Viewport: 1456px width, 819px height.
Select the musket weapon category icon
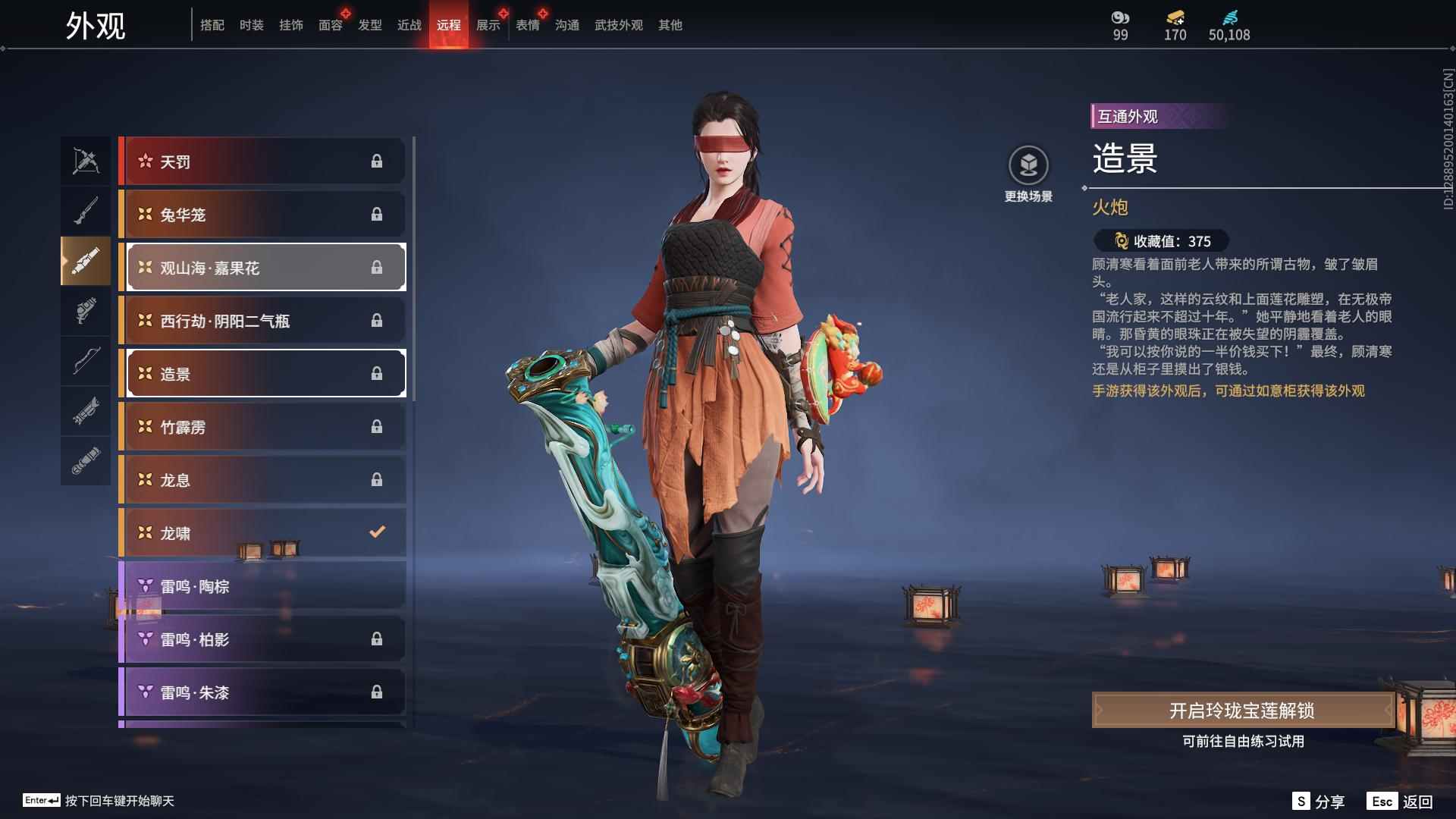[86, 210]
